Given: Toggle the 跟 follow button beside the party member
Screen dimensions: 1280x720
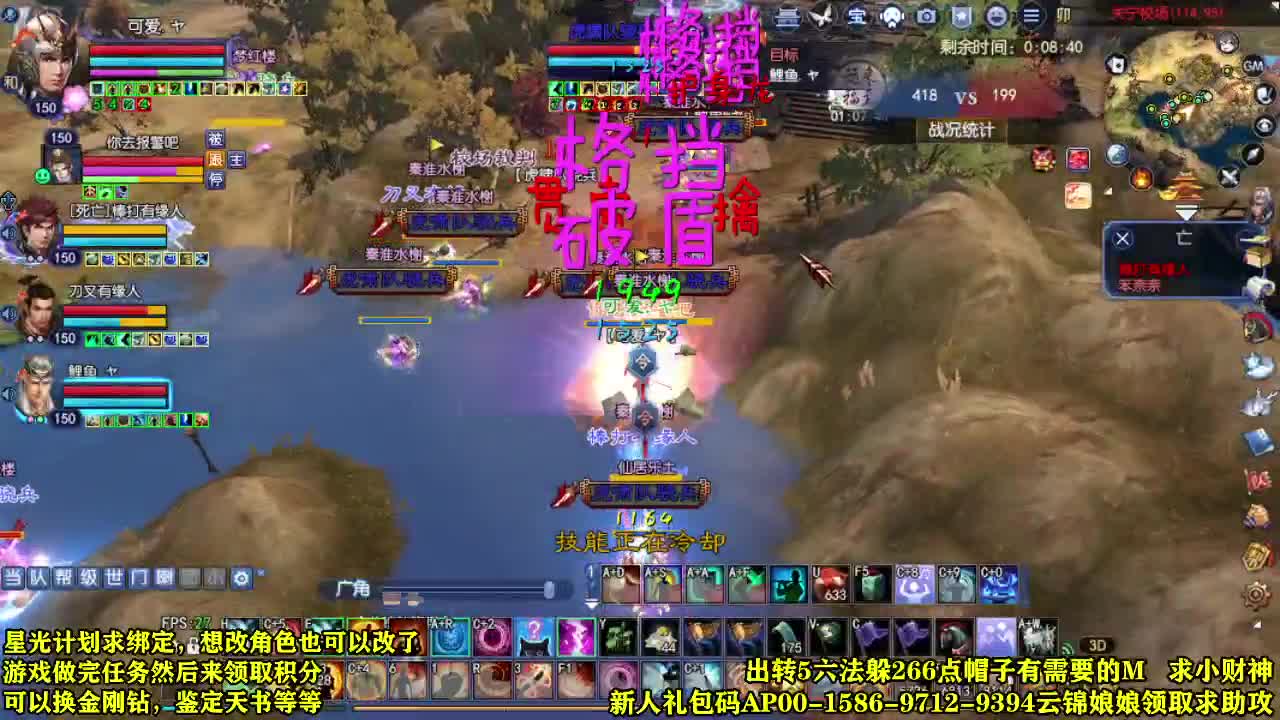Looking at the screenshot, I should (x=216, y=161).
